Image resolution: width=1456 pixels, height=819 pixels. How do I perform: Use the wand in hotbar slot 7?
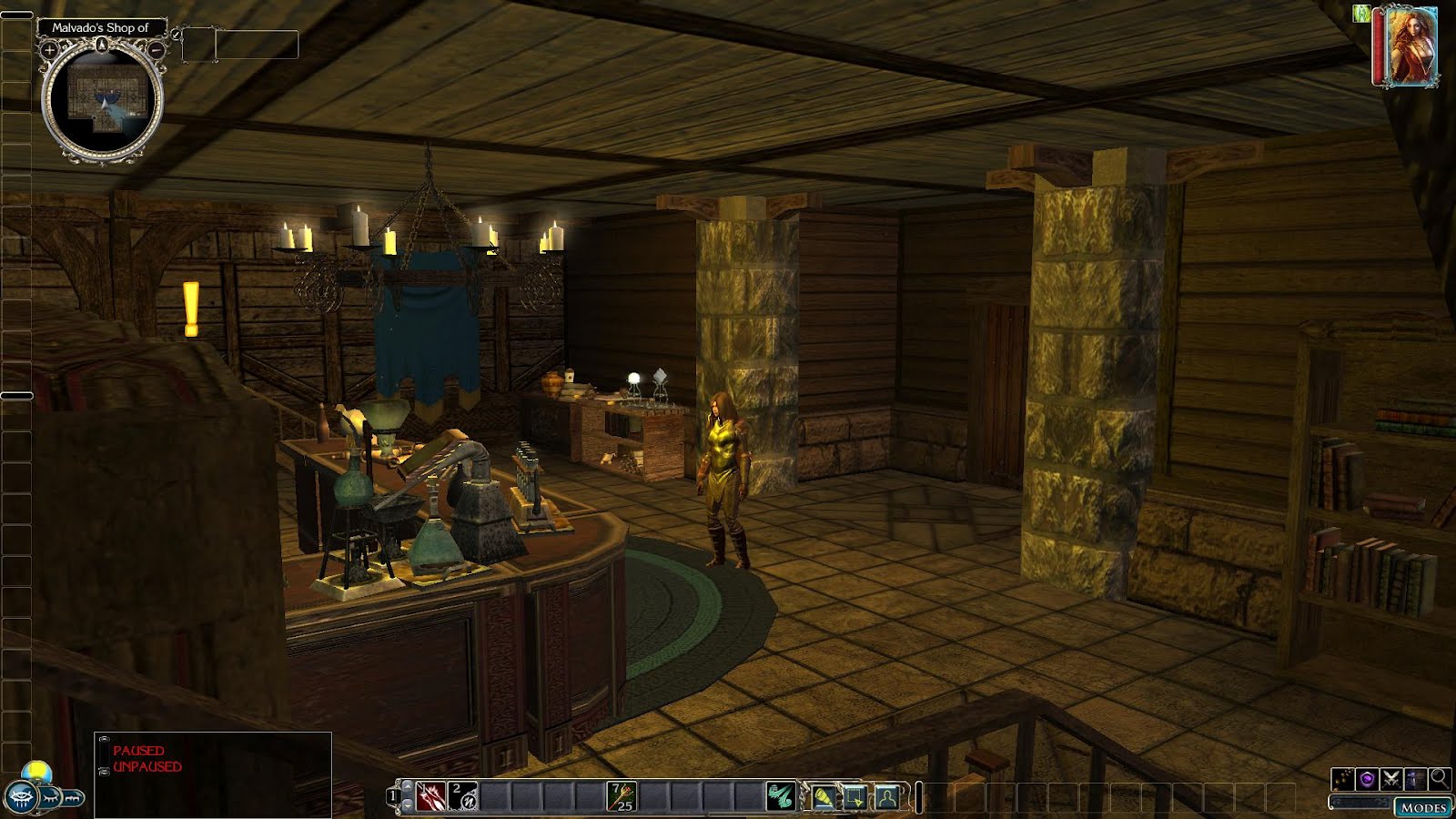pyautogui.click(x=622, y=797)
